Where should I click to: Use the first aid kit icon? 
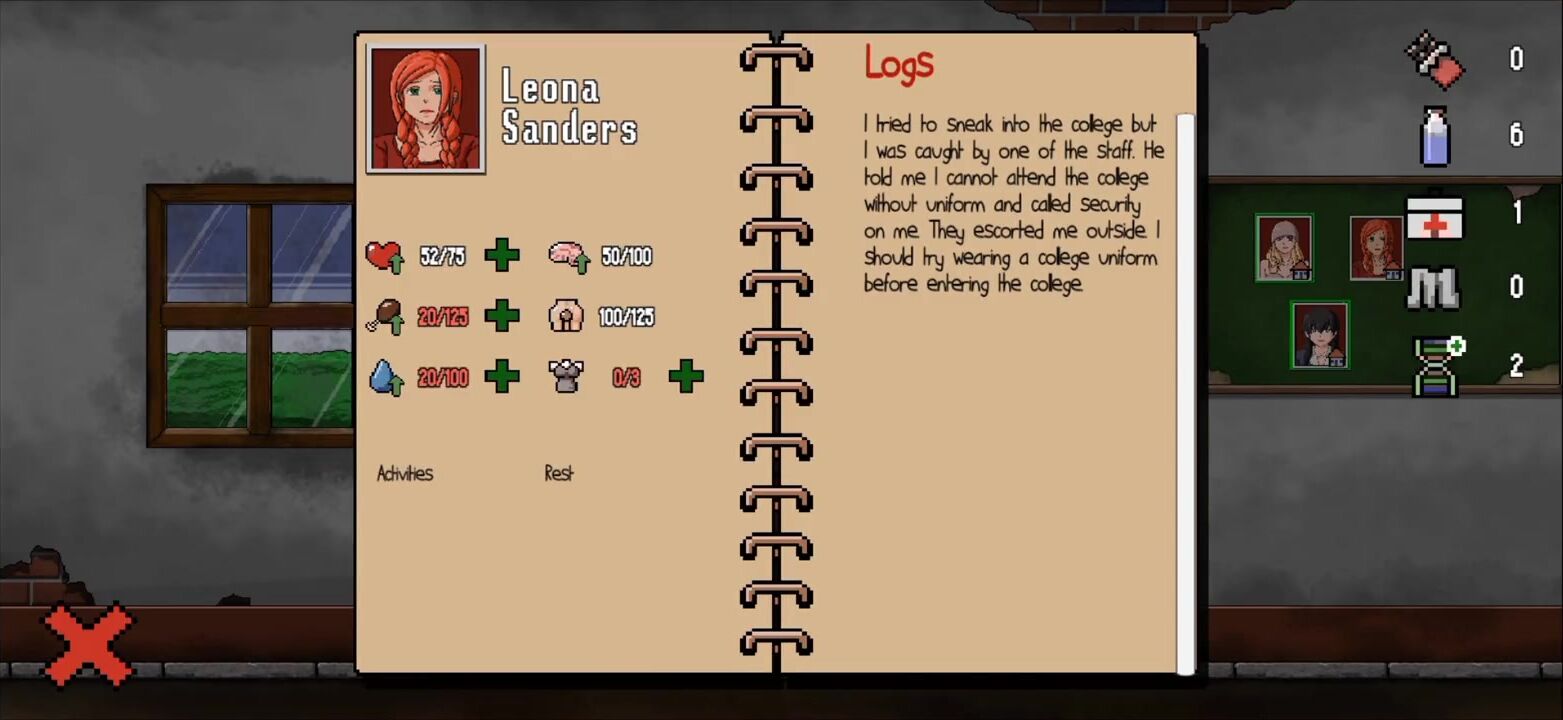[x=1435, y=214]
